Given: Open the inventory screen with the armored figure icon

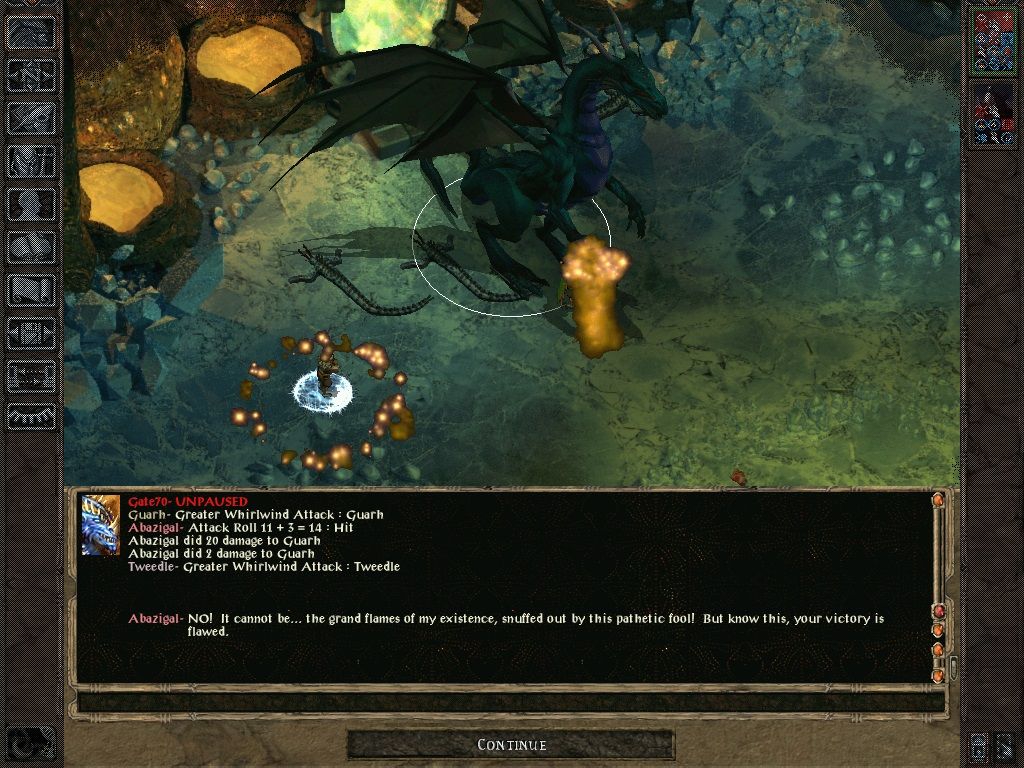Looking at the screenshot, I should click(31, 161).
